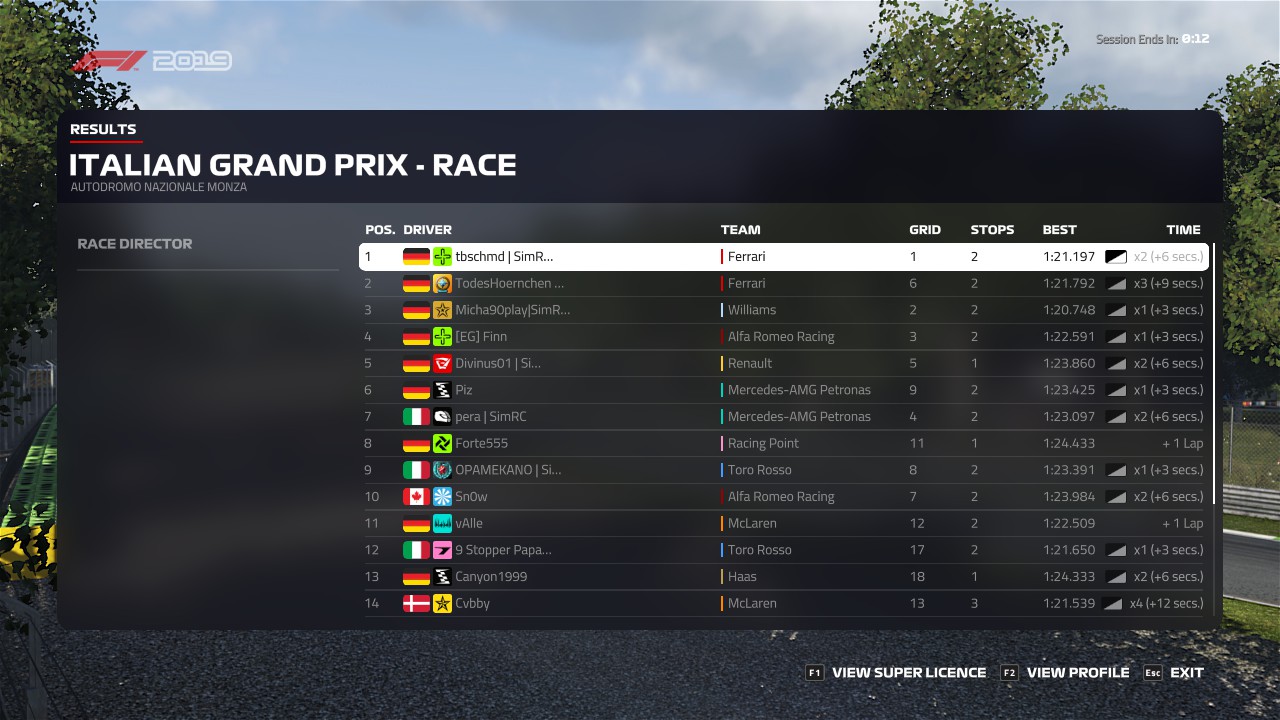The width and height of the screenshot is (1280, 720).
Task: Open View Profile for selected driver
Action: click(x=1066, y=673)
